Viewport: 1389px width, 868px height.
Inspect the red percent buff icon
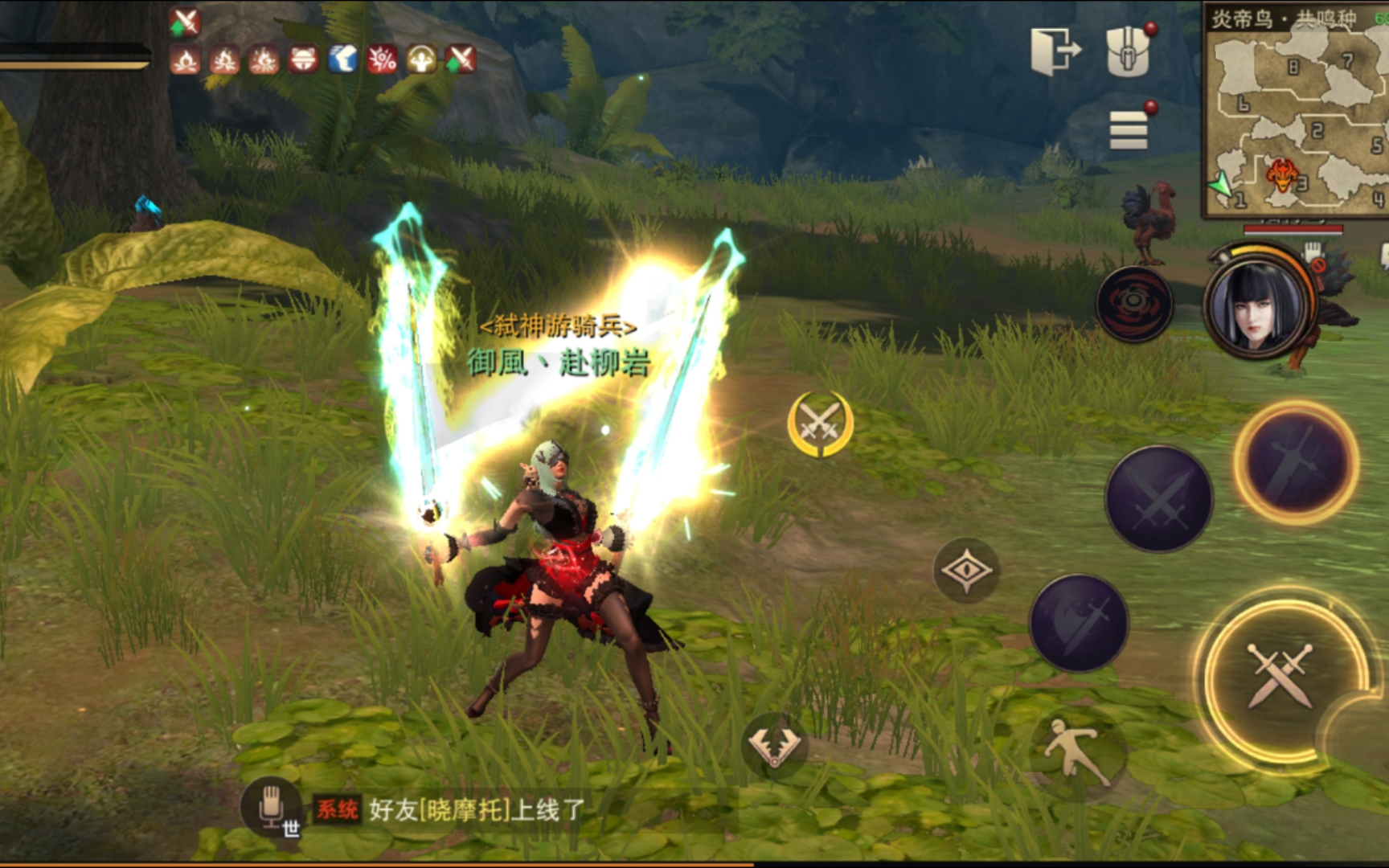[382, 59]
